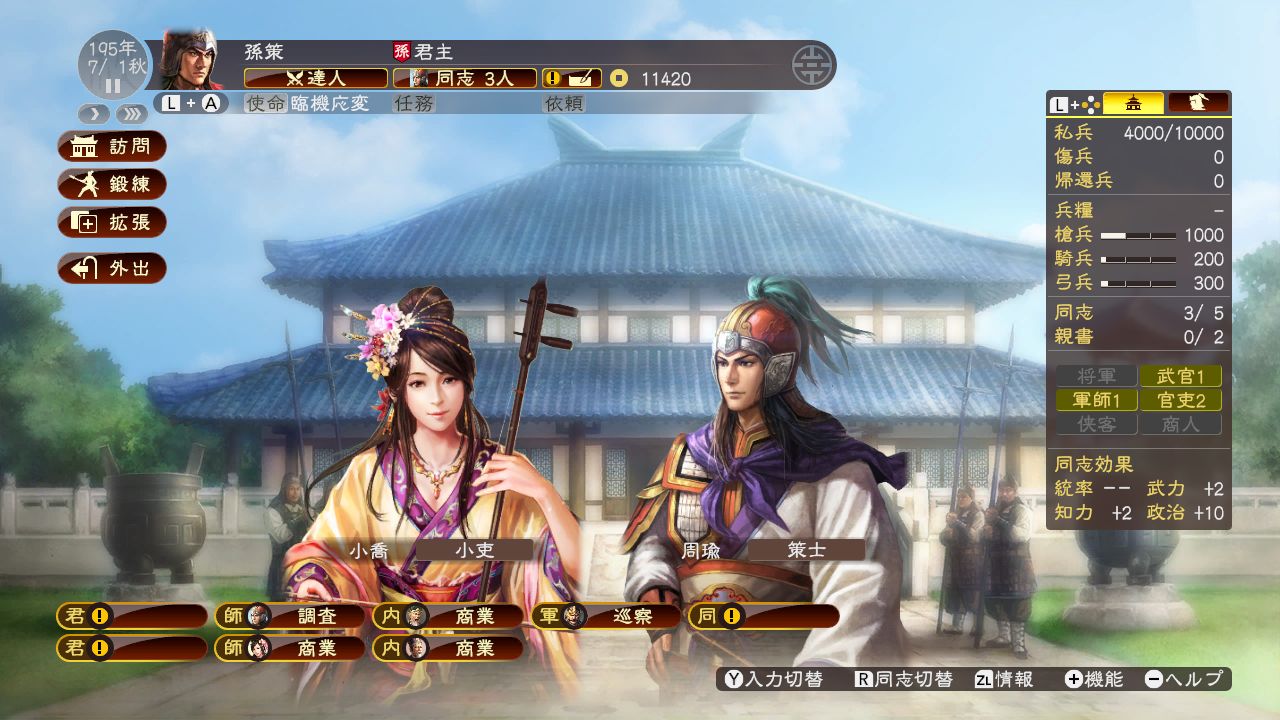
Task: Show the 同志 3人 comrades list
Action: (464, 78)
